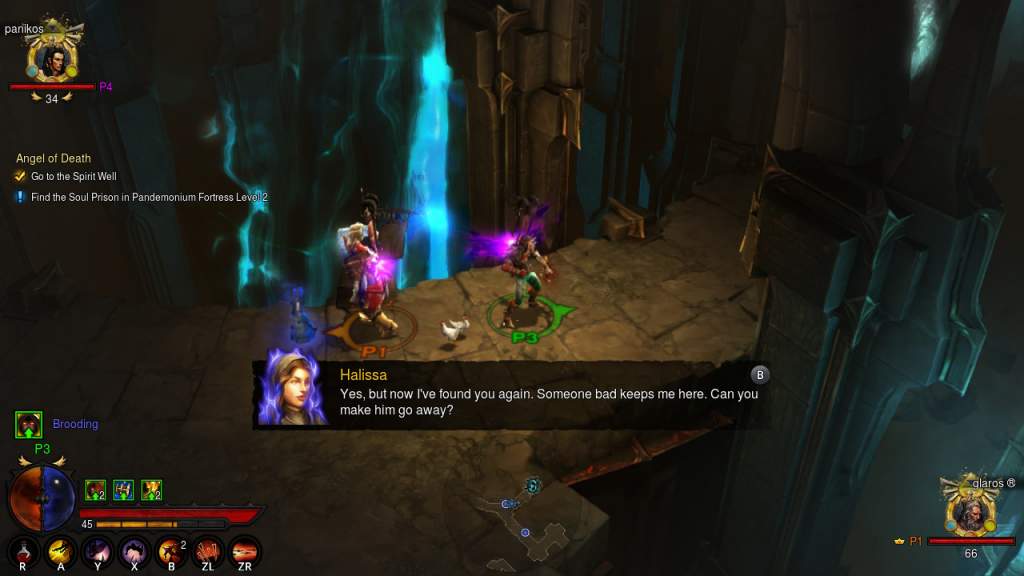Image resolution: width=1024 pixels, height=576 pixels.
Task: Activate the yellow flying-kick skill icon
Action: pyautogui.click(x=62, y=551)
